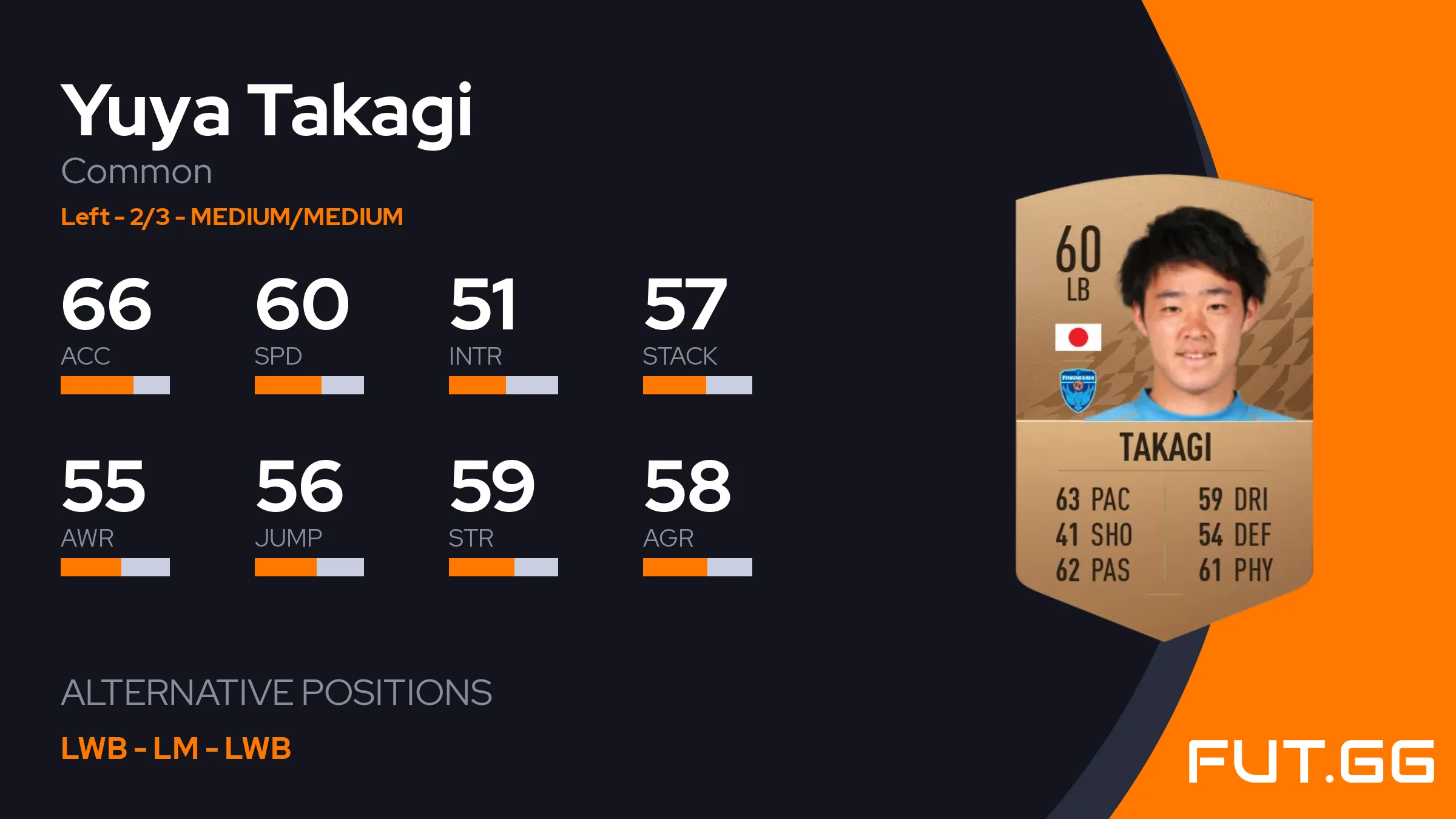Image resolution: width=1456 pixels, height=819 pixels.
Task: Select the Takagi 60 LB player card
Action: 1164,406
